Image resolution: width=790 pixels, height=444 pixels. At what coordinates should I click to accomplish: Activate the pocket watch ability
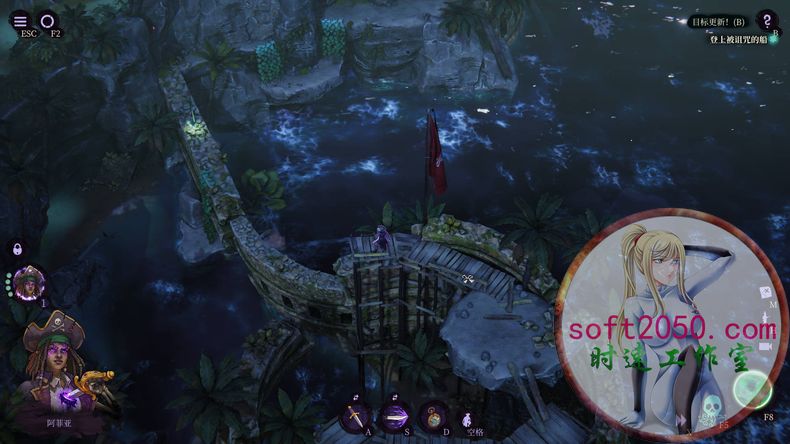[x=433, y=416]
